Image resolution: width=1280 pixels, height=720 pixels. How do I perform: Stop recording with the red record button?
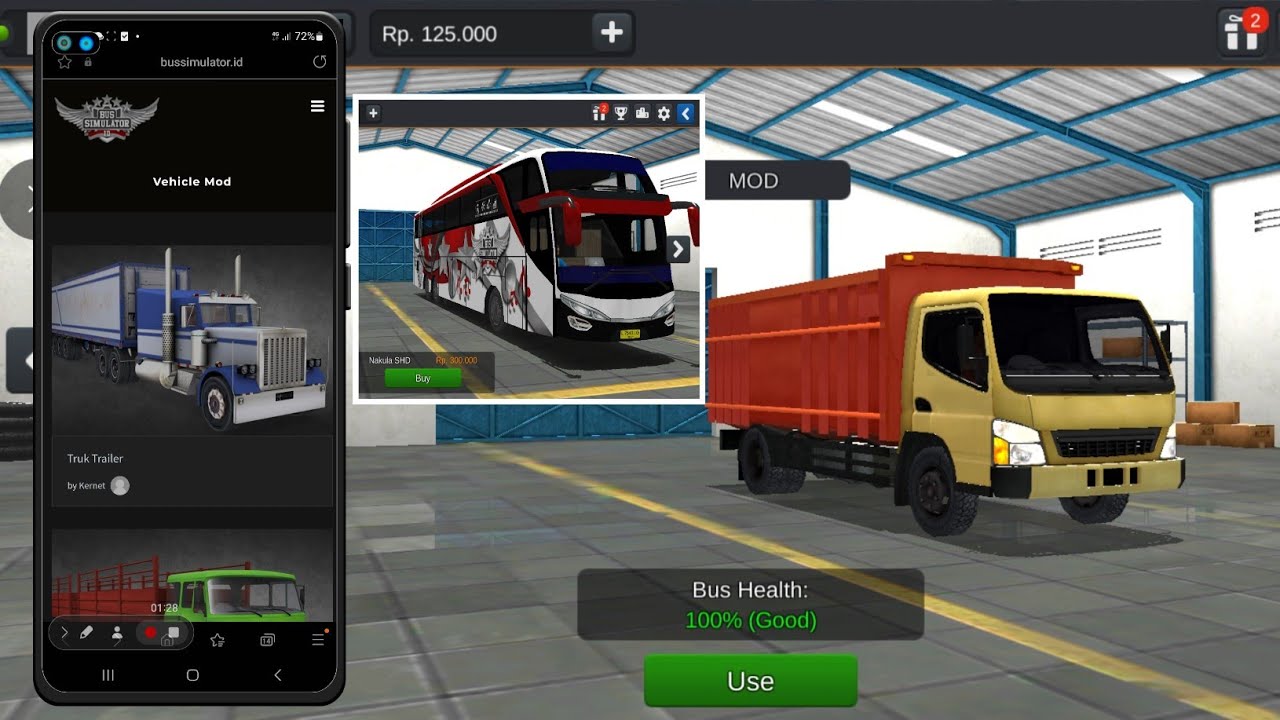[150, 632]
